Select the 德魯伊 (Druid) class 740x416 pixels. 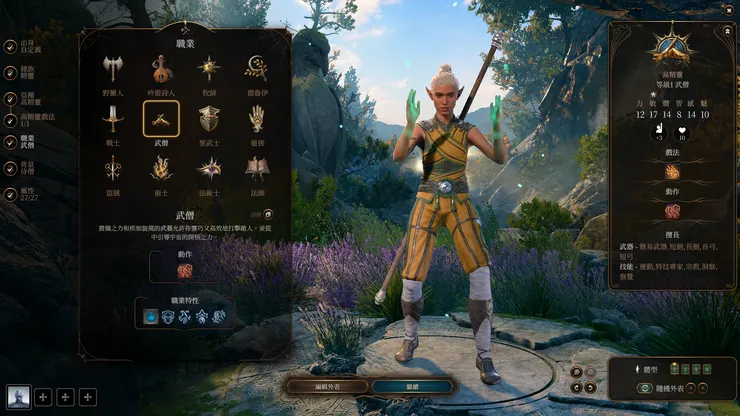click(257, 68)
